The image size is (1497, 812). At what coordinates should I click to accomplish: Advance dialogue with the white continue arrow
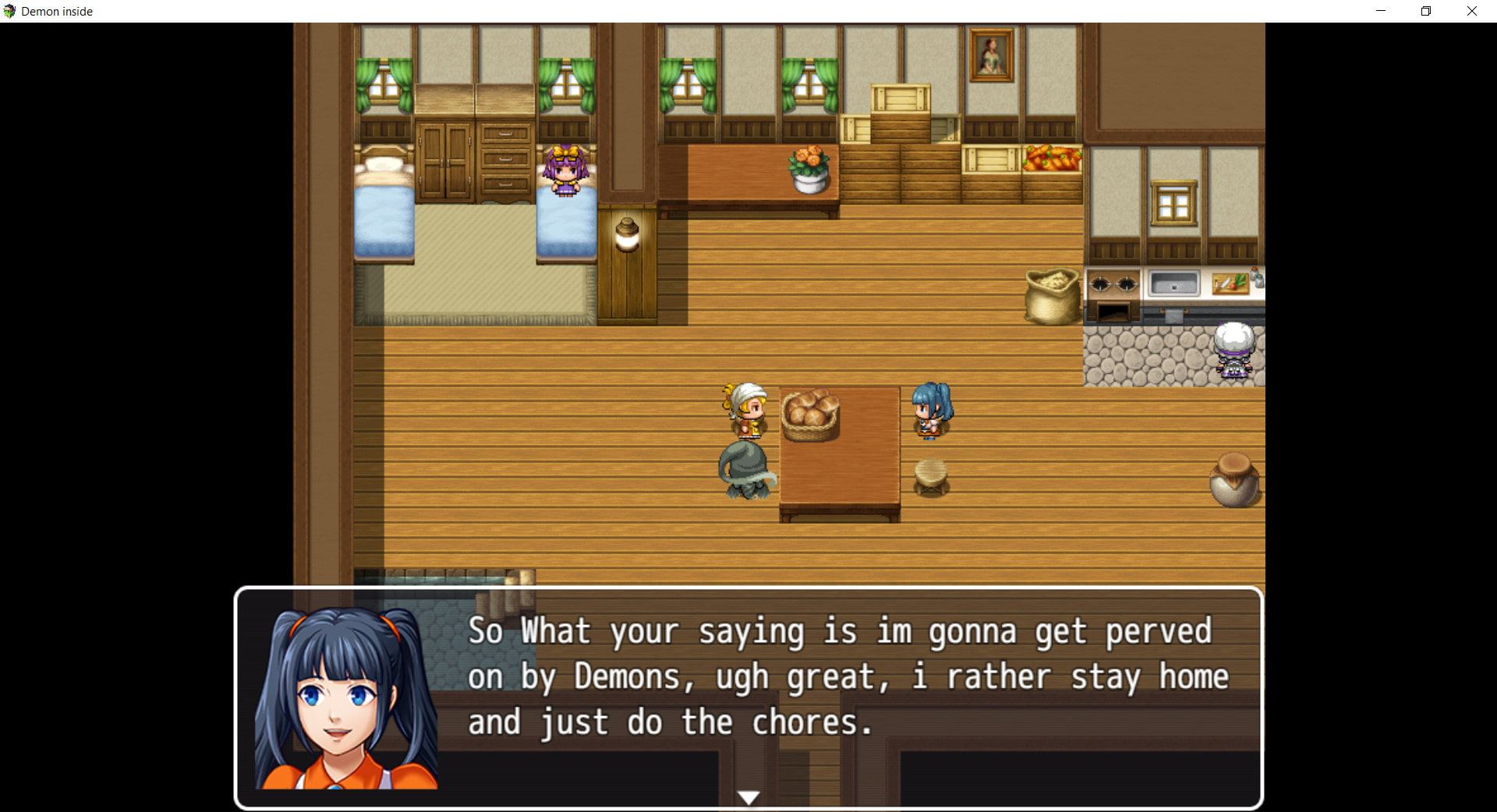(748, 797)
